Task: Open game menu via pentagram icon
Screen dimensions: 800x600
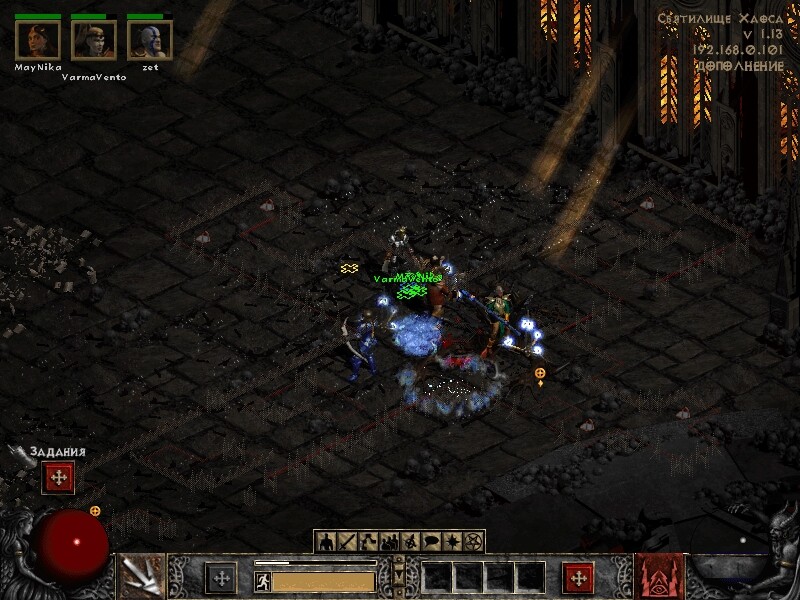Action: tap(473, 542)
